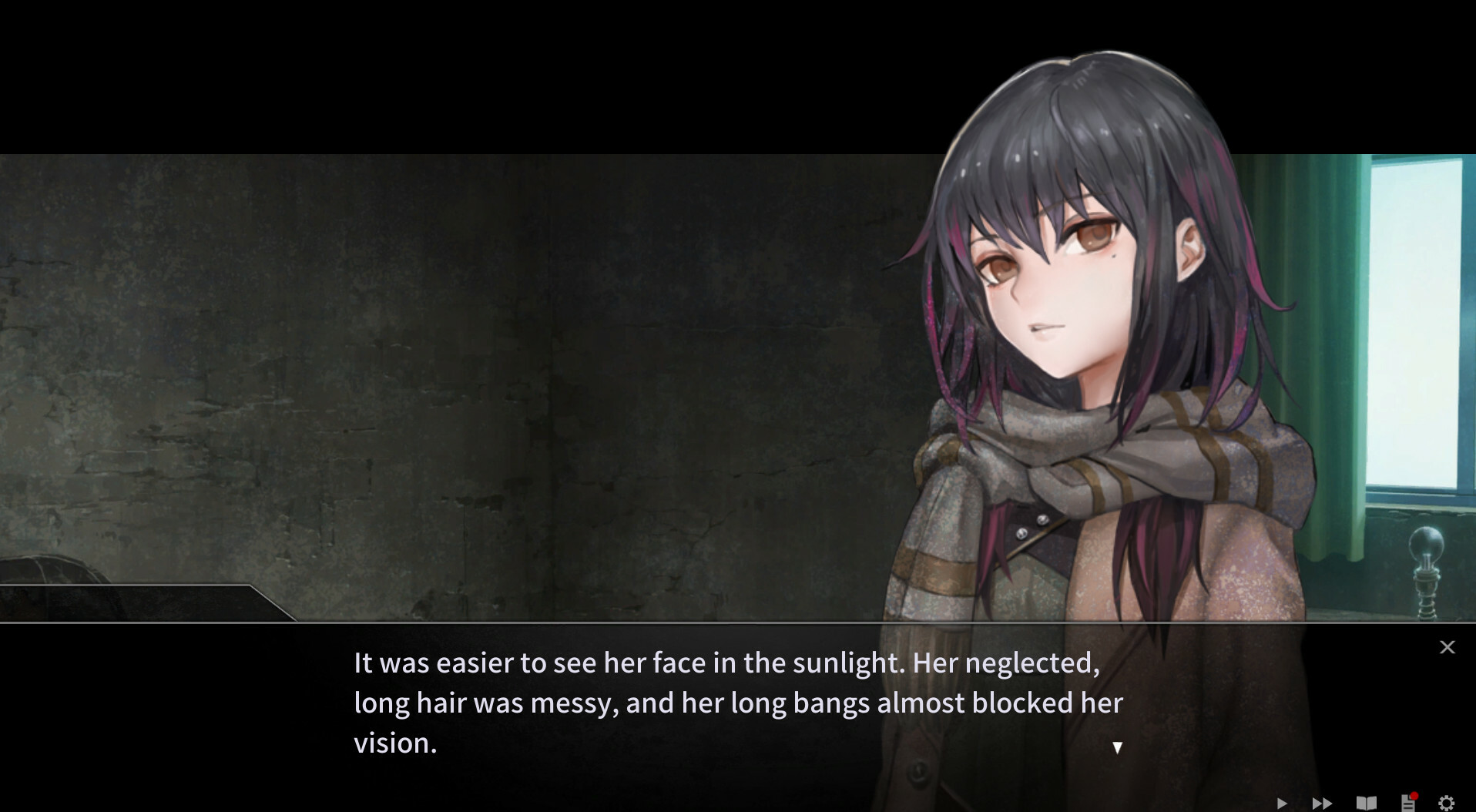This screenshot has width=1476, height=812.
Task: Enable auto-play with the play icon
Action: coord(1280,803)
